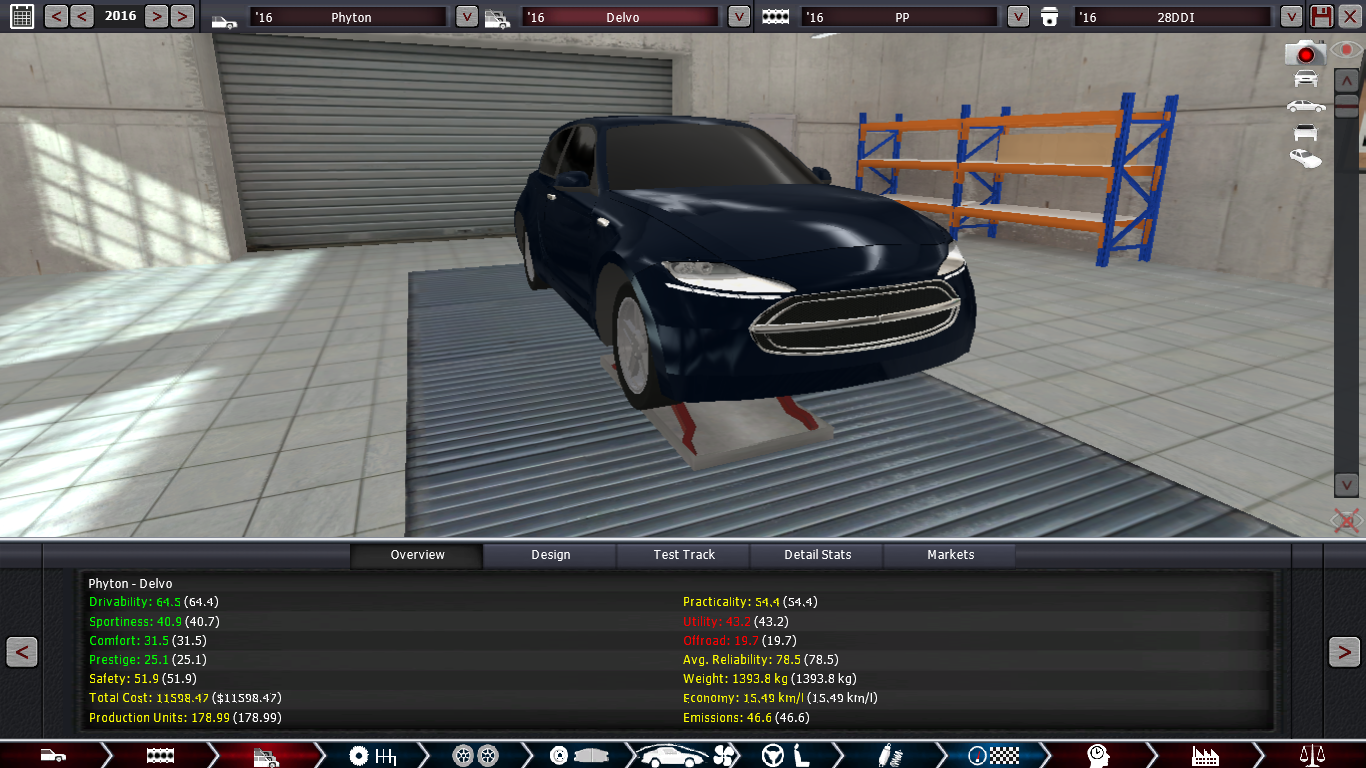
Task: Select the Overview tab
Action: coord(417,555)
